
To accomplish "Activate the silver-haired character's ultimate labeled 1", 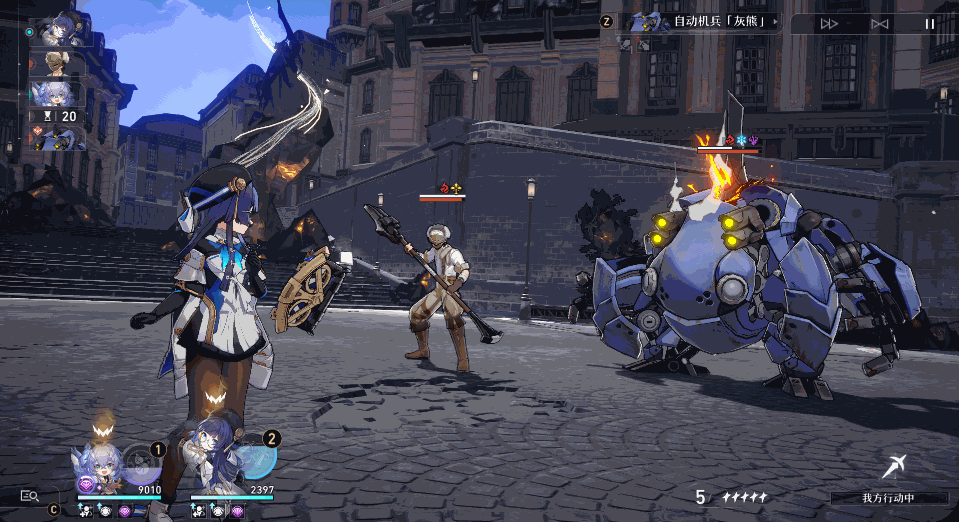I will click(143, 462).
